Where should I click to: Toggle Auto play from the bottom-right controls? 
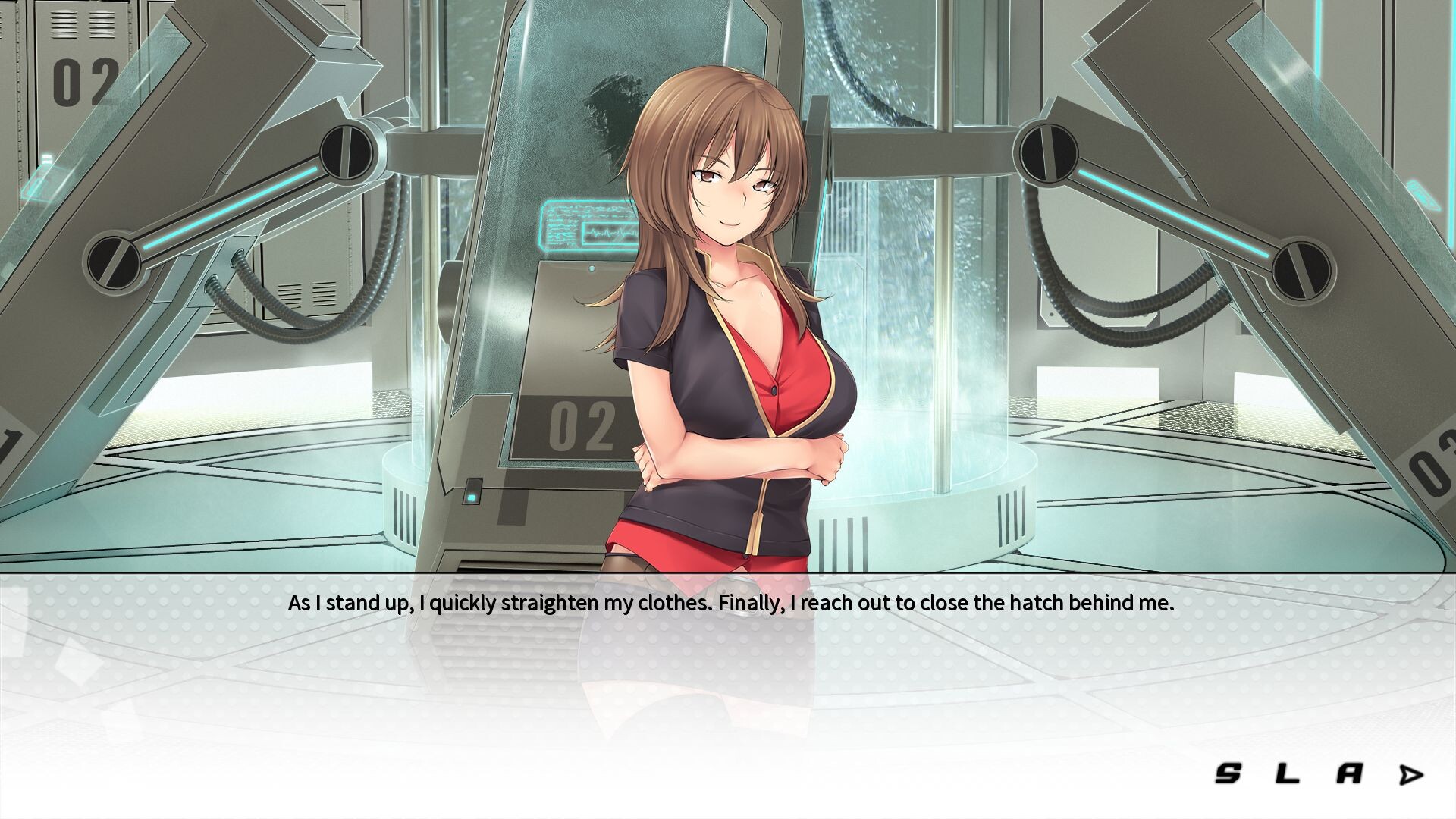tap(1350, 773)
